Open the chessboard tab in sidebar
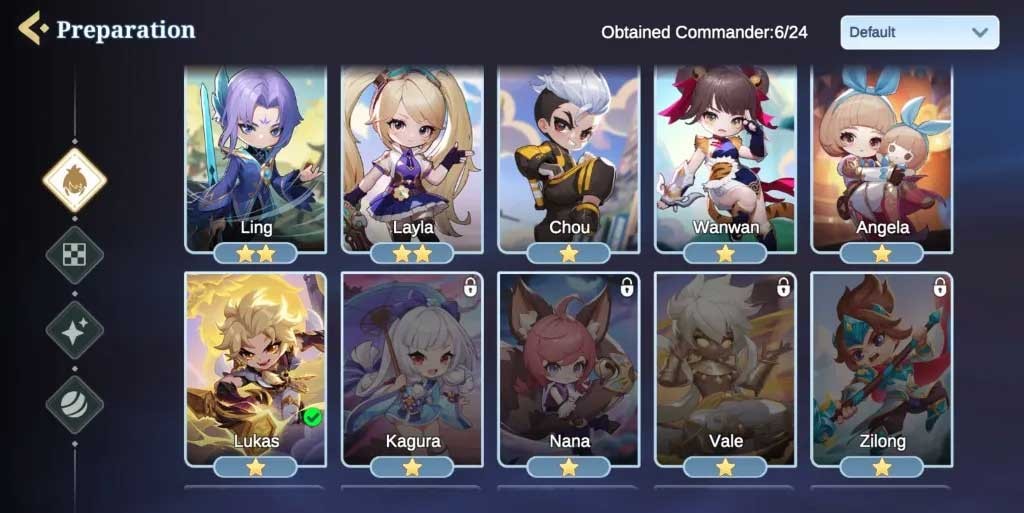The height and width of the screenshot is (513, 1024). point(75,255)
